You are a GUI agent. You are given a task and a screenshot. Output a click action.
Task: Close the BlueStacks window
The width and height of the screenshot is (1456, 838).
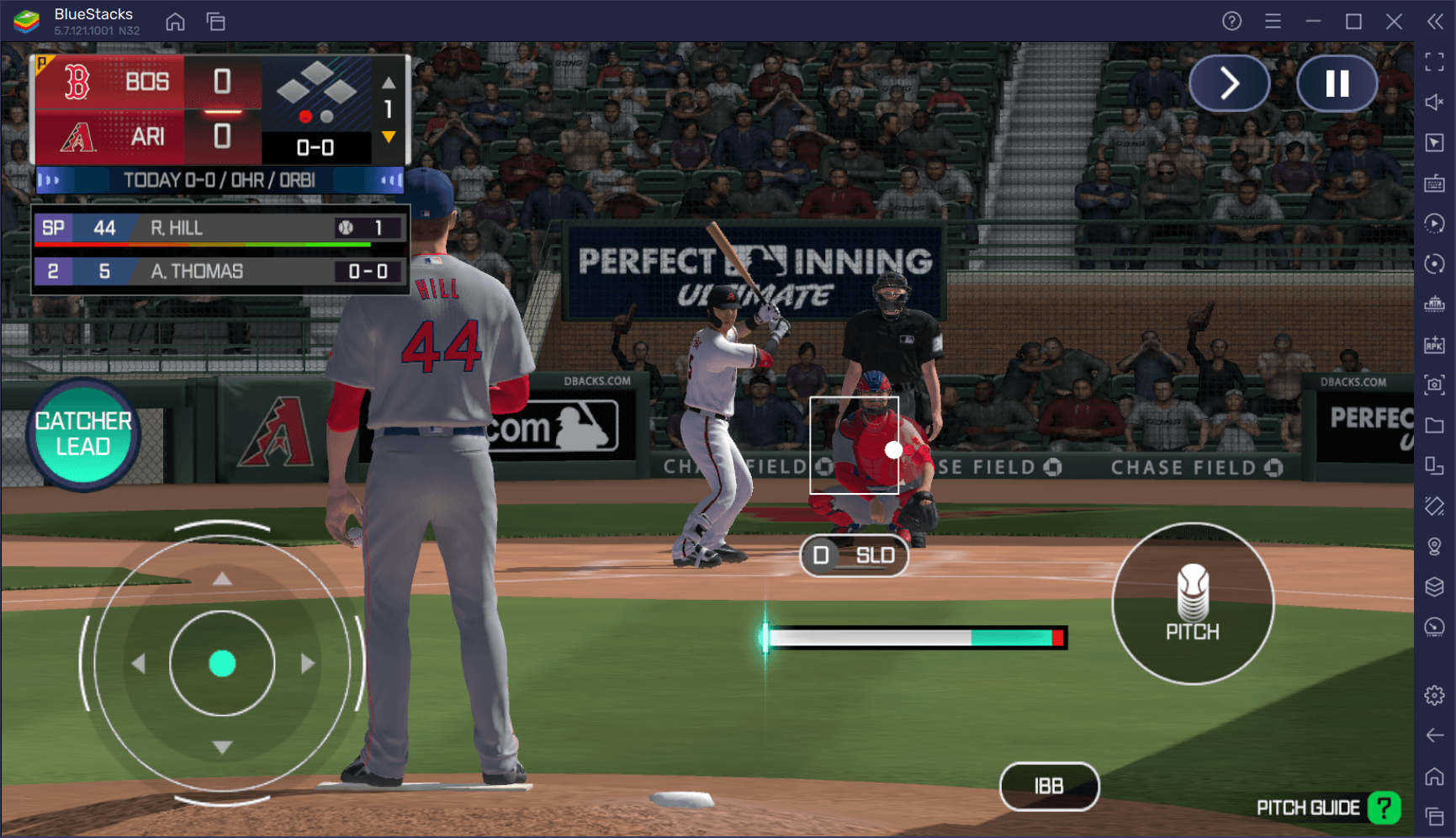click(1394, 22)
